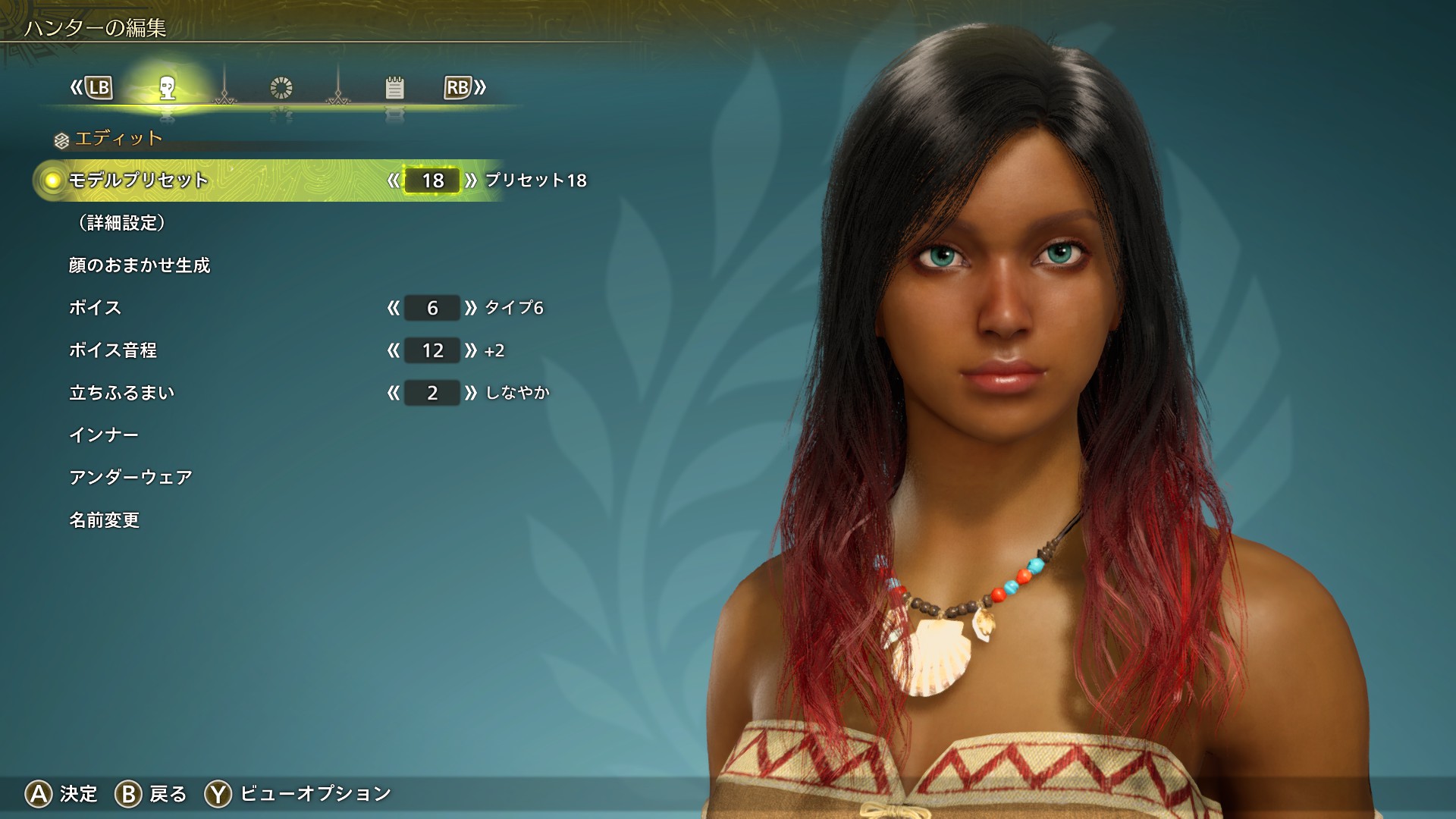Viewport: 1456px width, 819px height.
Task: Decrease model preset below 18
Action: coord(393,180)
